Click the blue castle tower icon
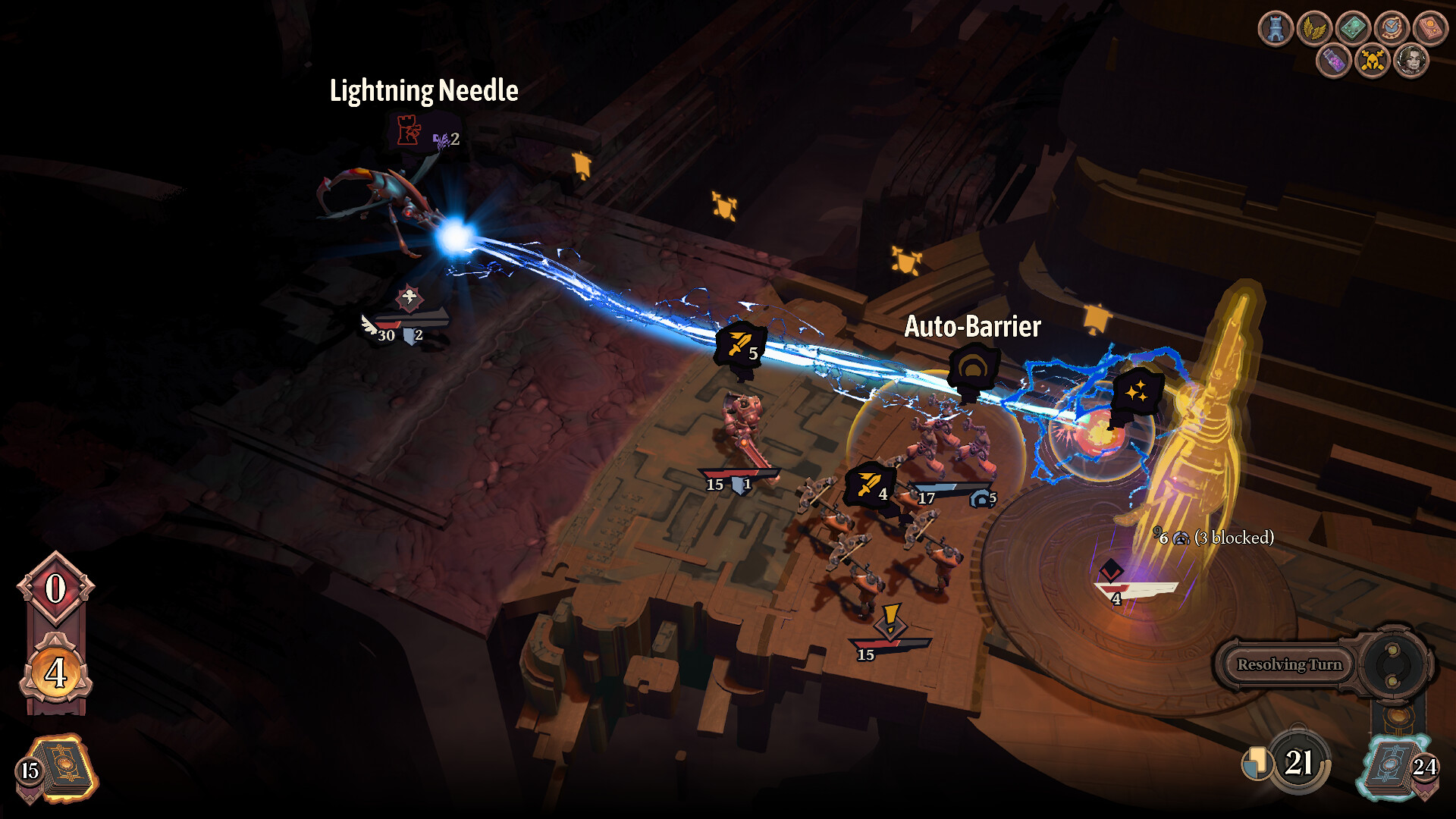 click(1276, 29)
